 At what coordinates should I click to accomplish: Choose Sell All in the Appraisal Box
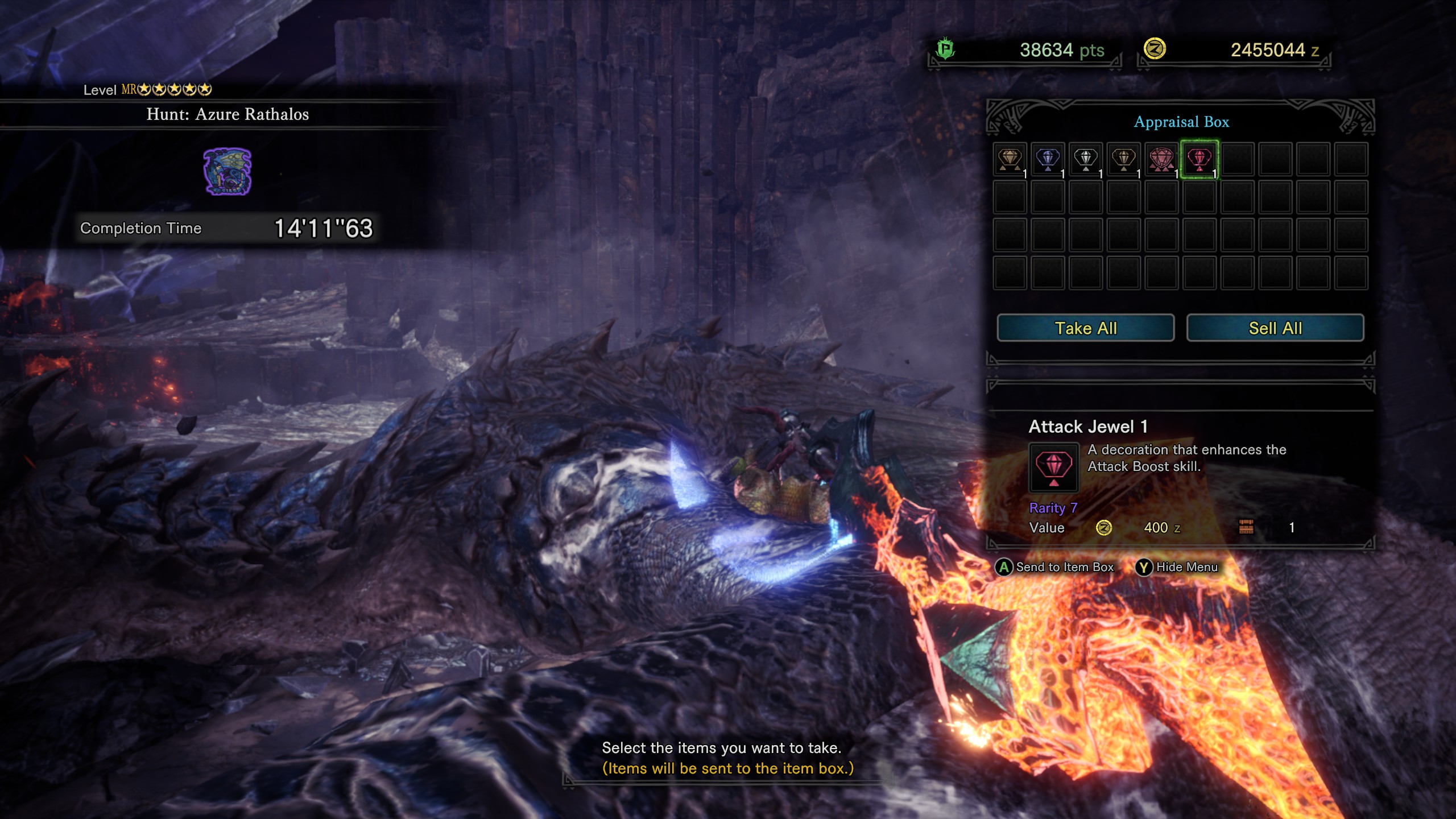1275,328
